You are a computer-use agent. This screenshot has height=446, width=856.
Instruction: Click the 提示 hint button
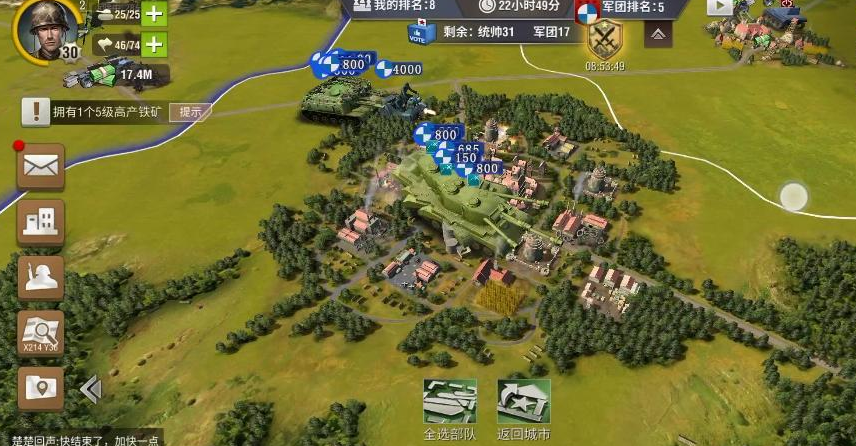click(x=189, y=112)
